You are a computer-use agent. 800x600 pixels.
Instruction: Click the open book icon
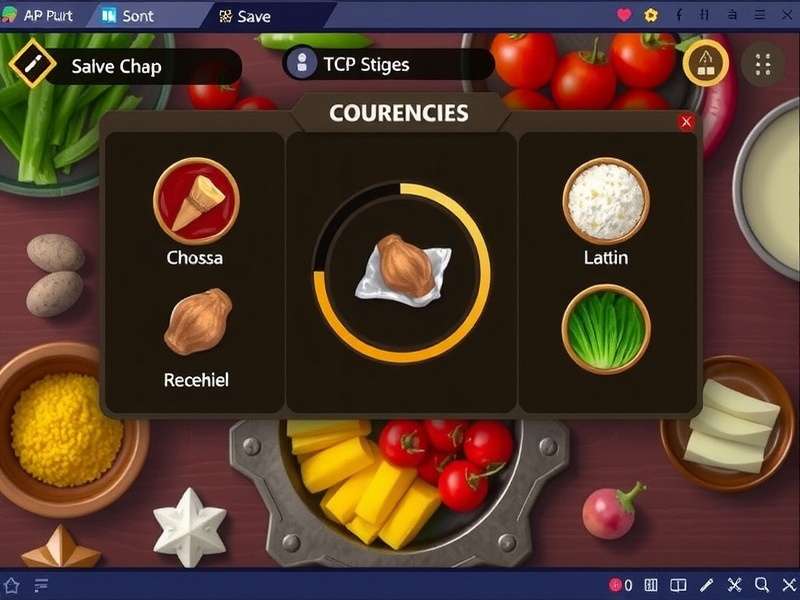(678, 586)
